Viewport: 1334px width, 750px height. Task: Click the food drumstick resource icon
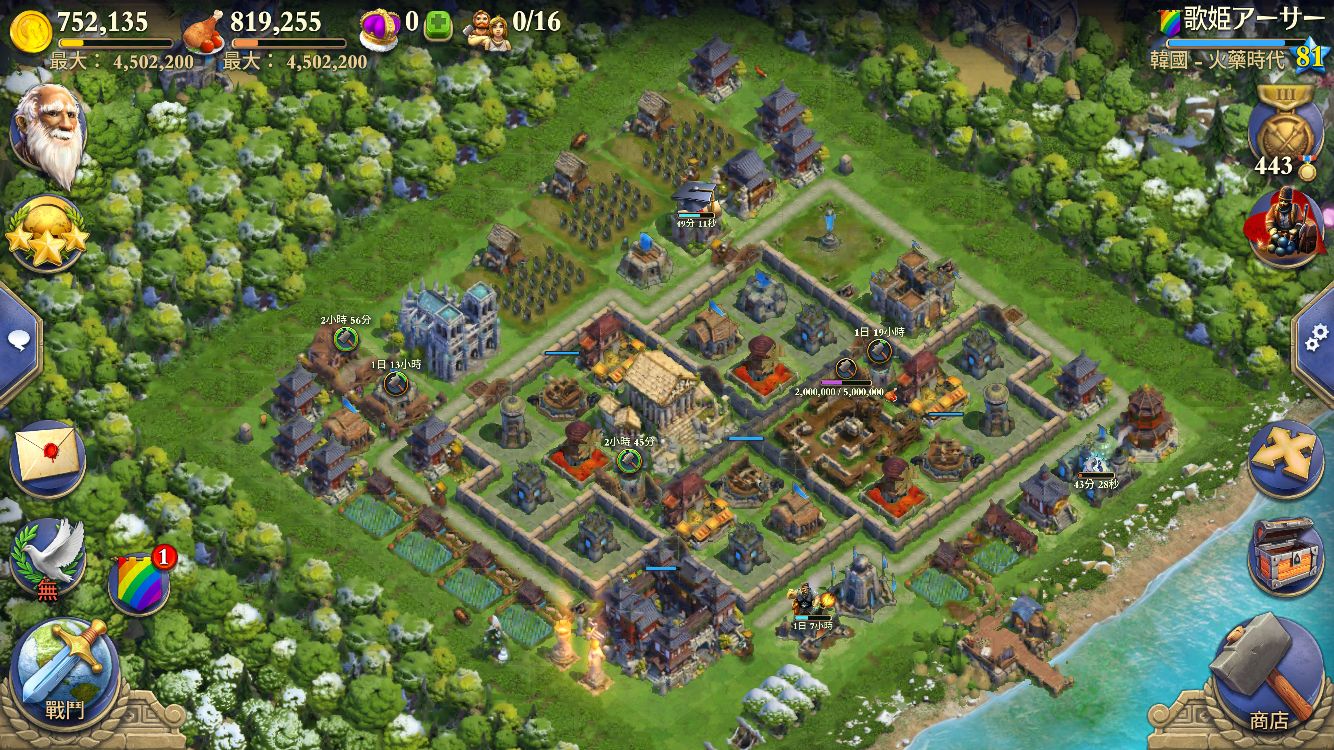click(204, 29)
